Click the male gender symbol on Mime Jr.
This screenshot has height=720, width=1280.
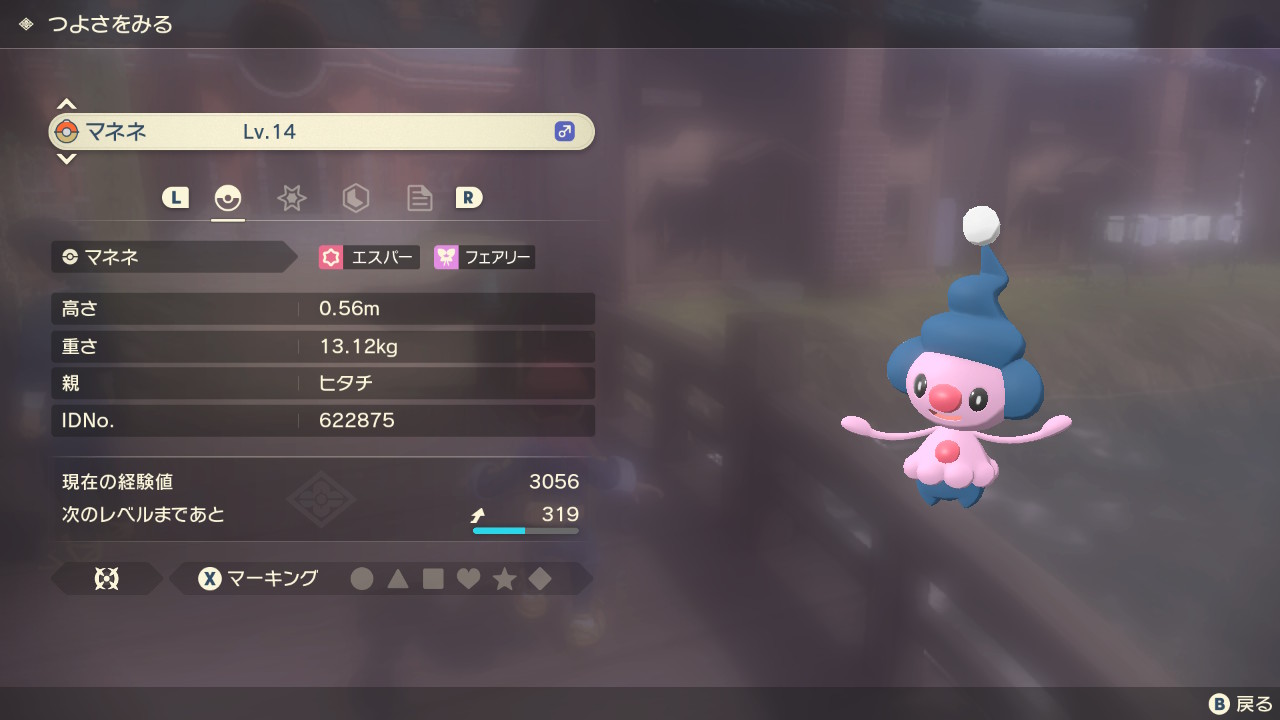point(564,131)
